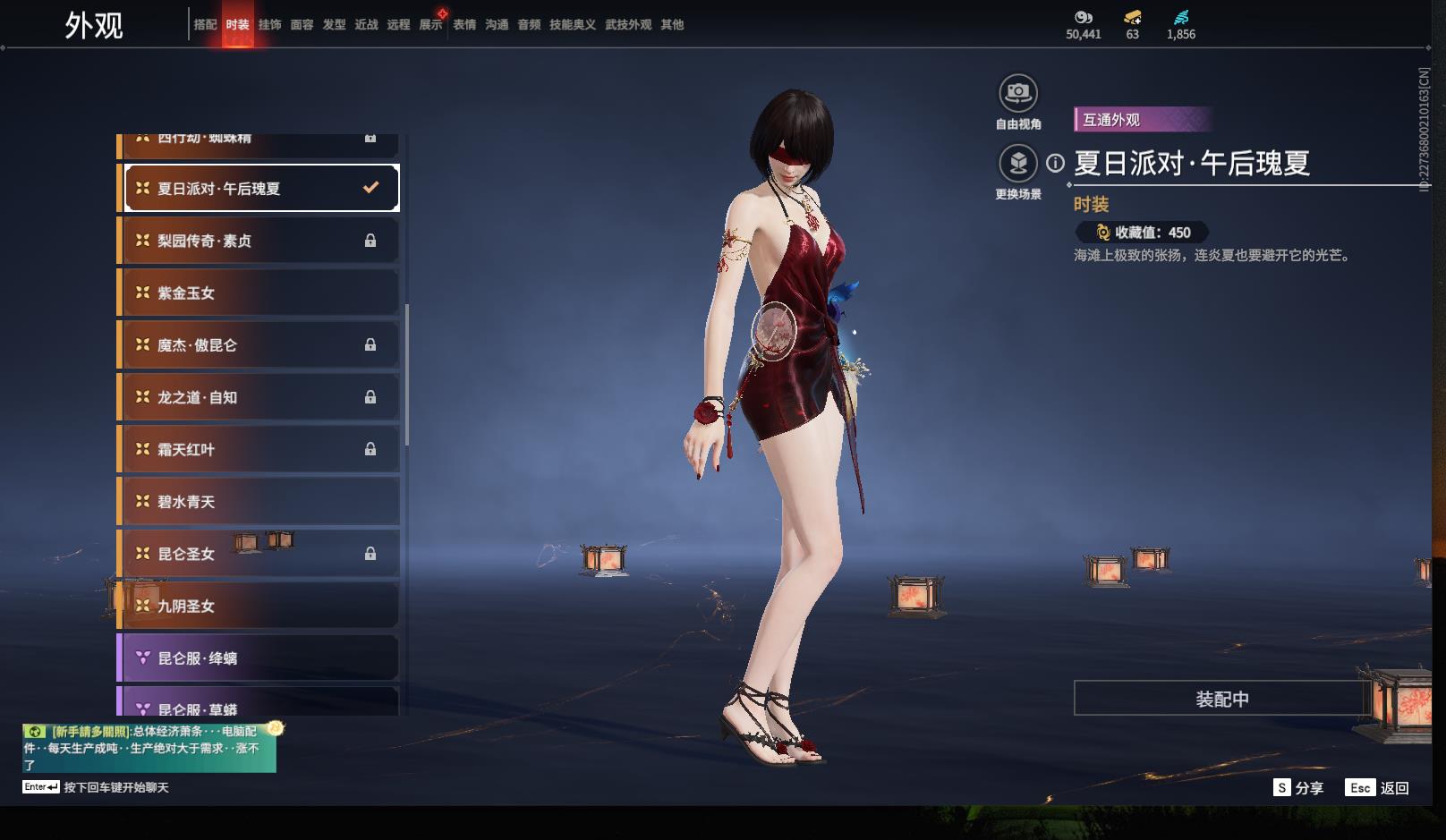Choose the 碧水青天 outfit
This screenshot has width=1446, height=840.
tap(259, 502)
